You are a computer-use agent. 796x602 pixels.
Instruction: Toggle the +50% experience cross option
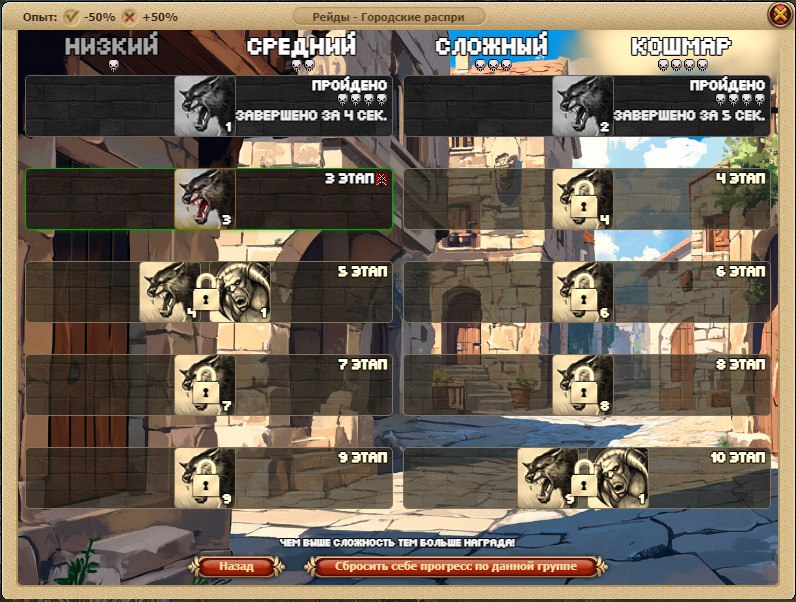coord(129,17)
